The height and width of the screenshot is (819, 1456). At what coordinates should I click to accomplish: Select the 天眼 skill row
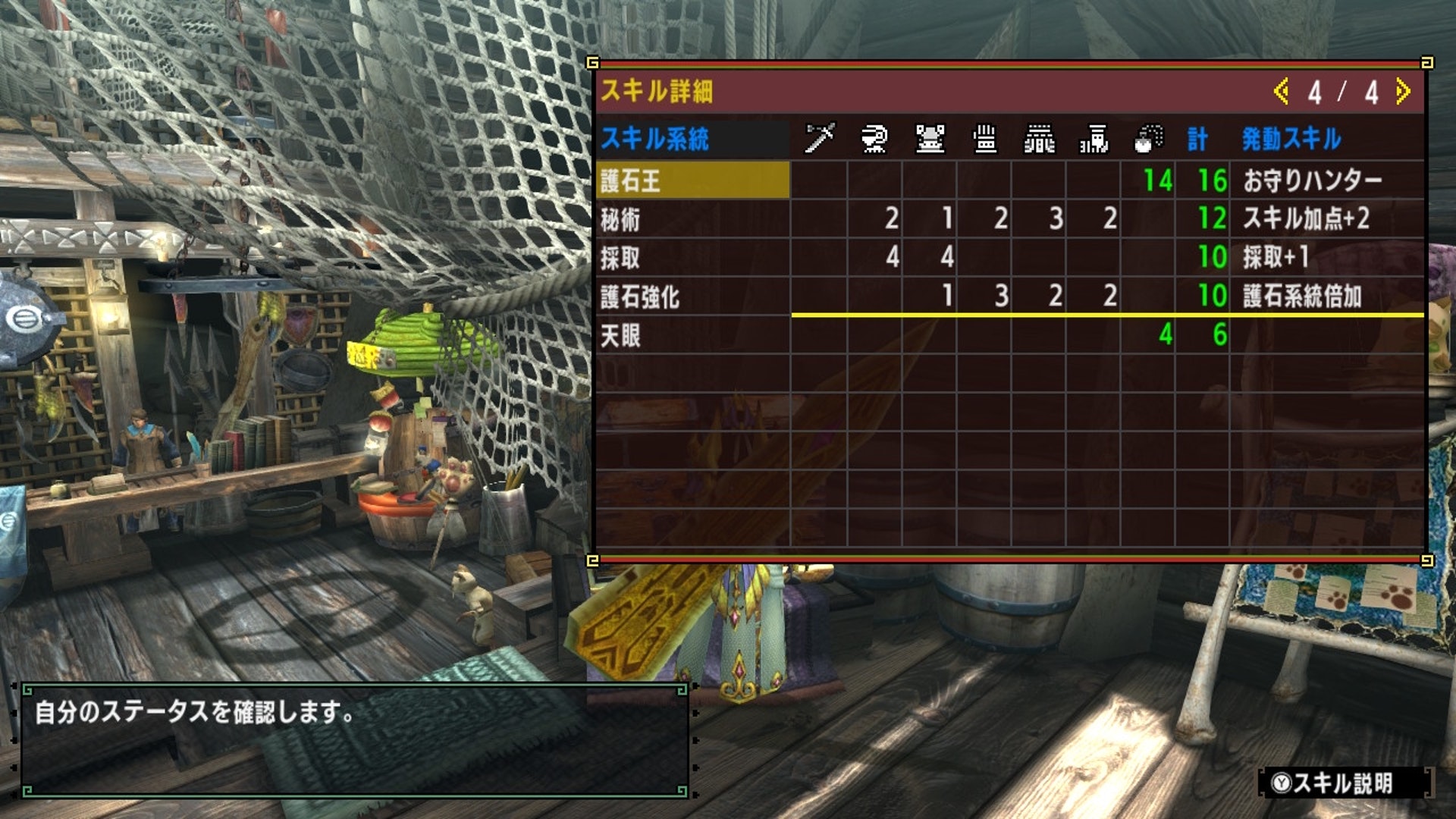click(692, 335)
